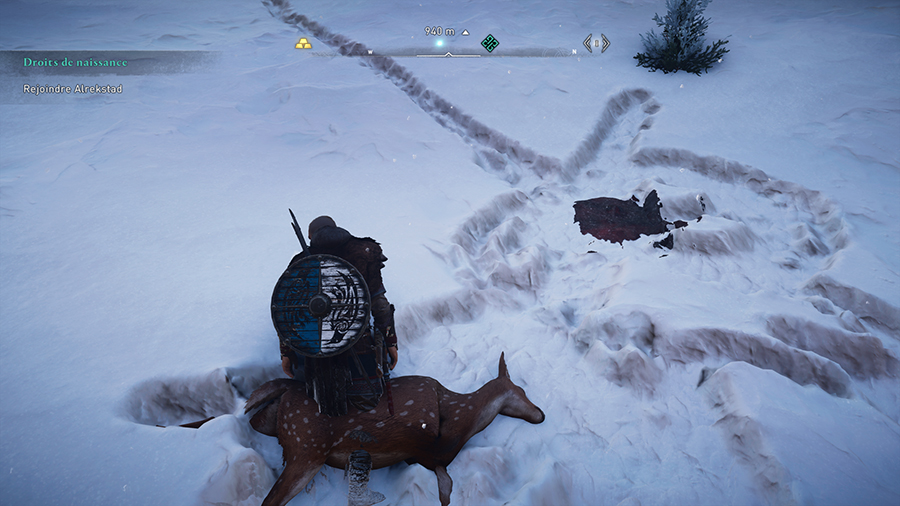
Task: Click the green knot marker on compass
Action: pos(489,43)
